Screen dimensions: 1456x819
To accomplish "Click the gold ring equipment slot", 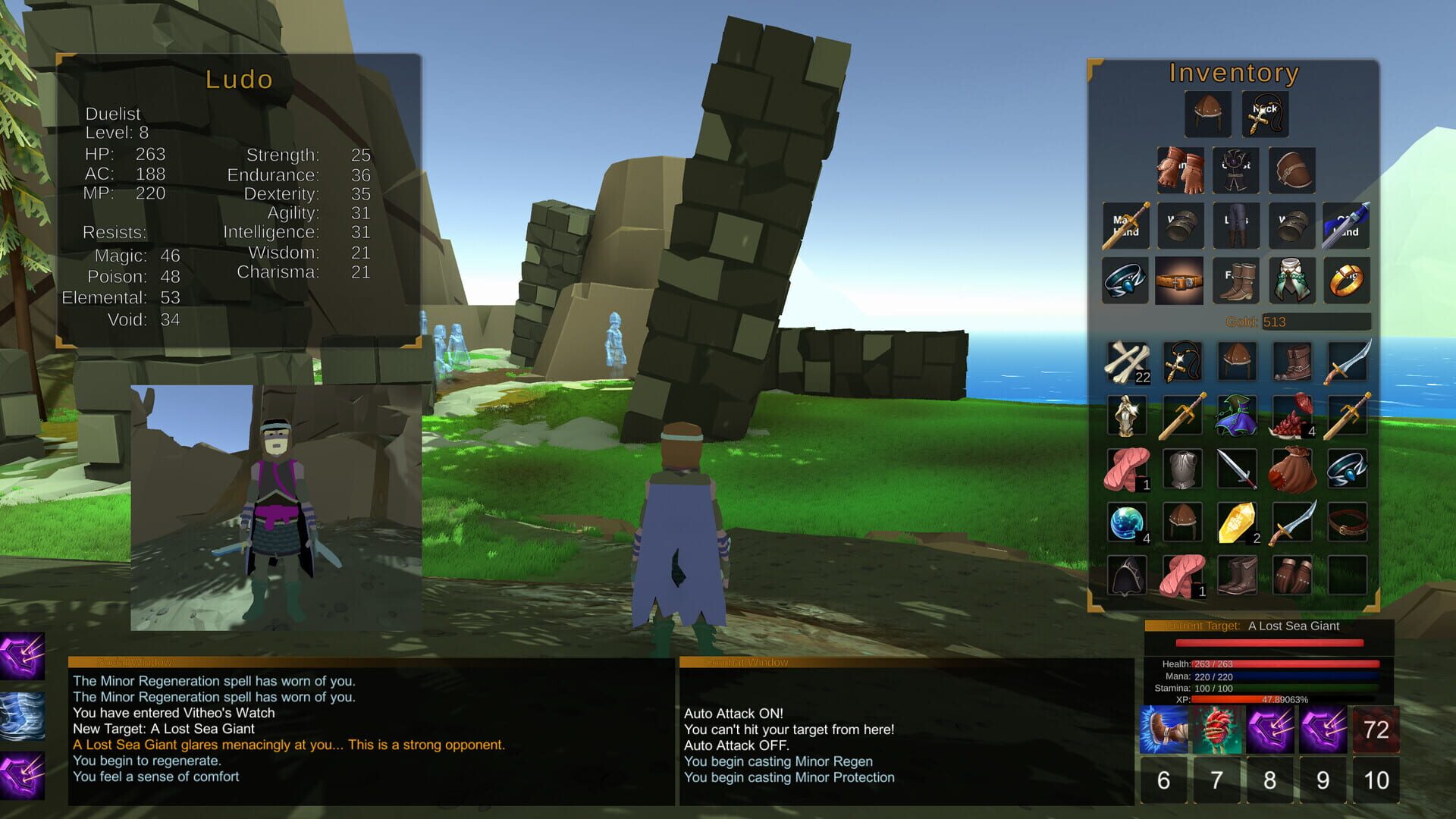I will pos(1348,281).
